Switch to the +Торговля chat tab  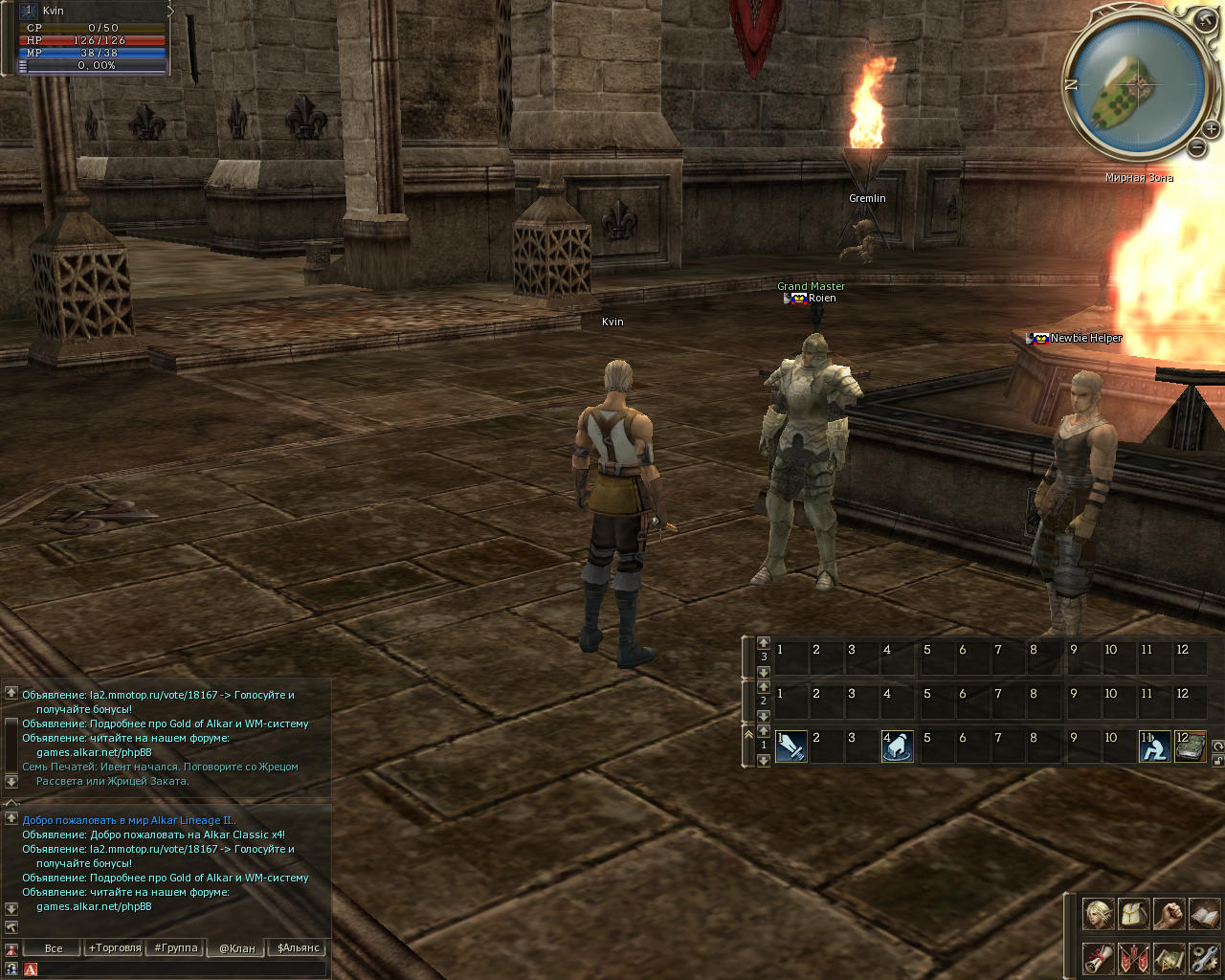(115, 948)
